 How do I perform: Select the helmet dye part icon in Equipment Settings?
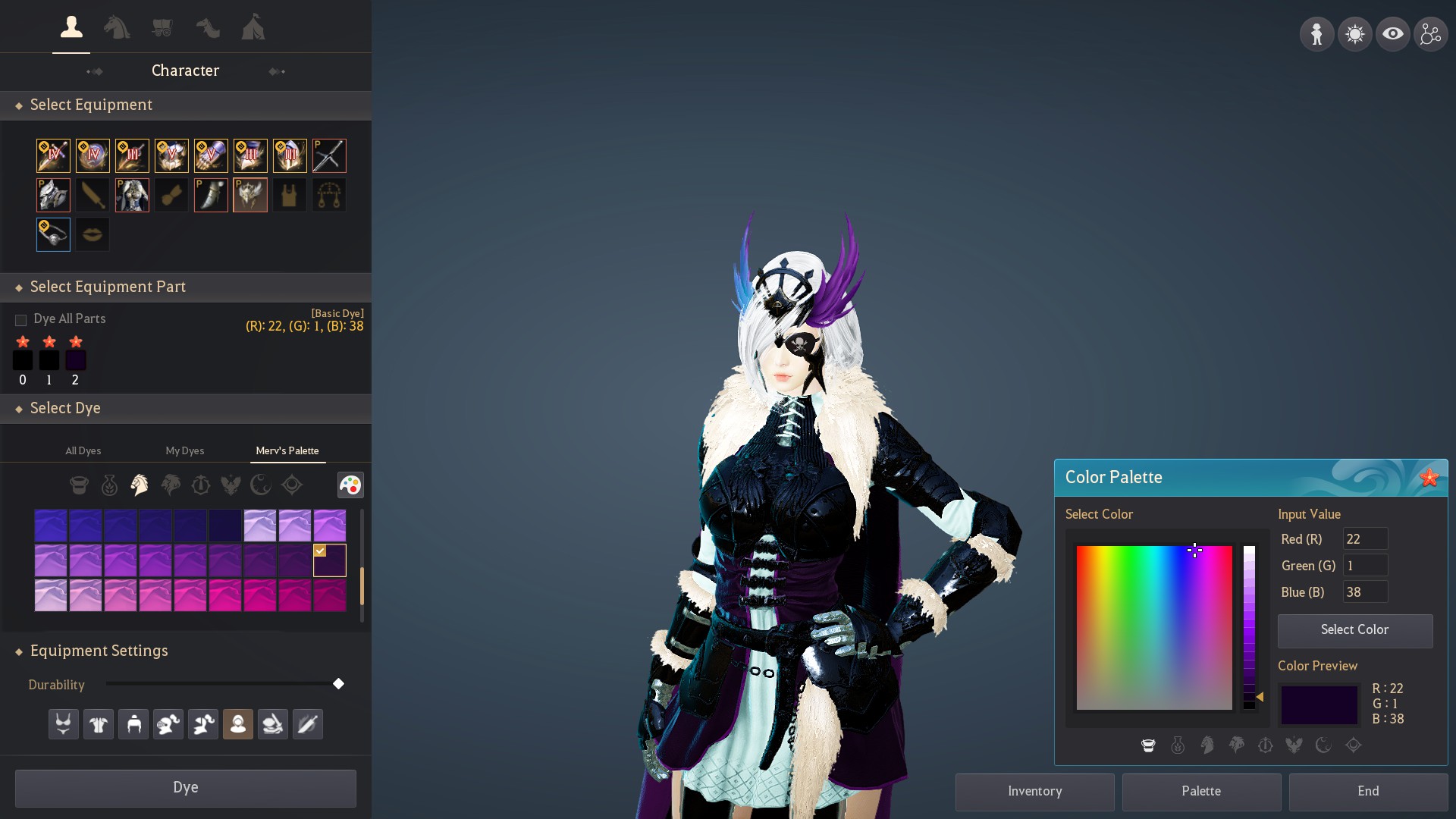click(133, 724)
